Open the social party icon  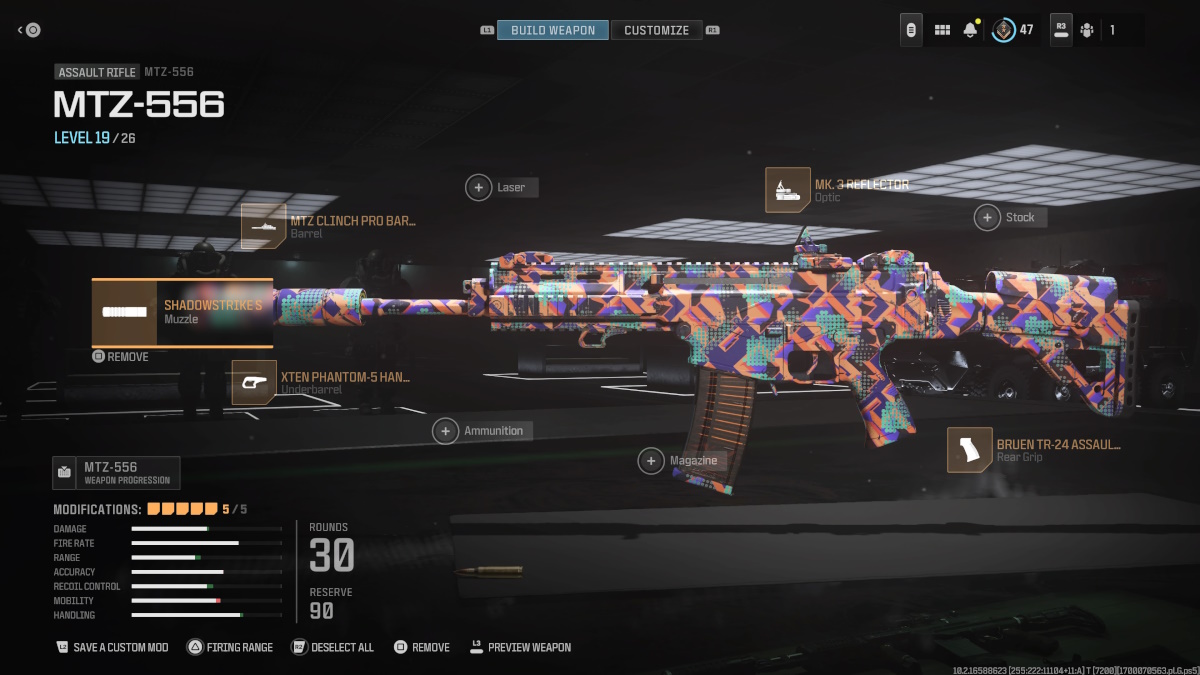click(1087, 30)
